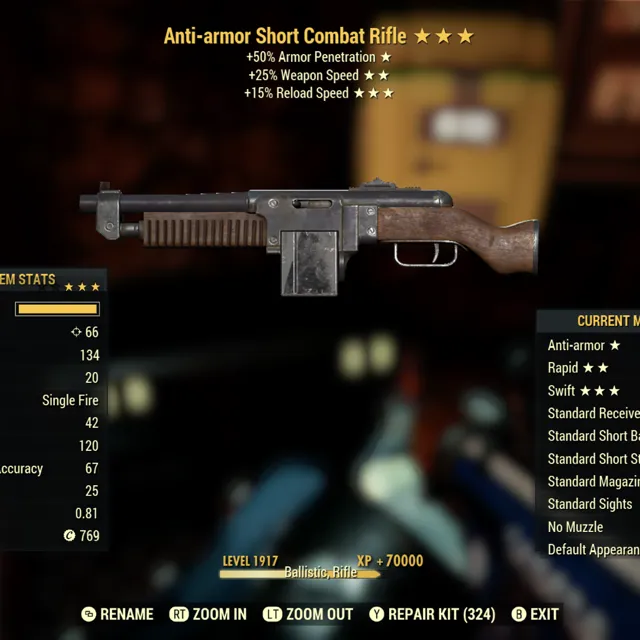Choose the Rapid two-star mod row

point(578,368)
